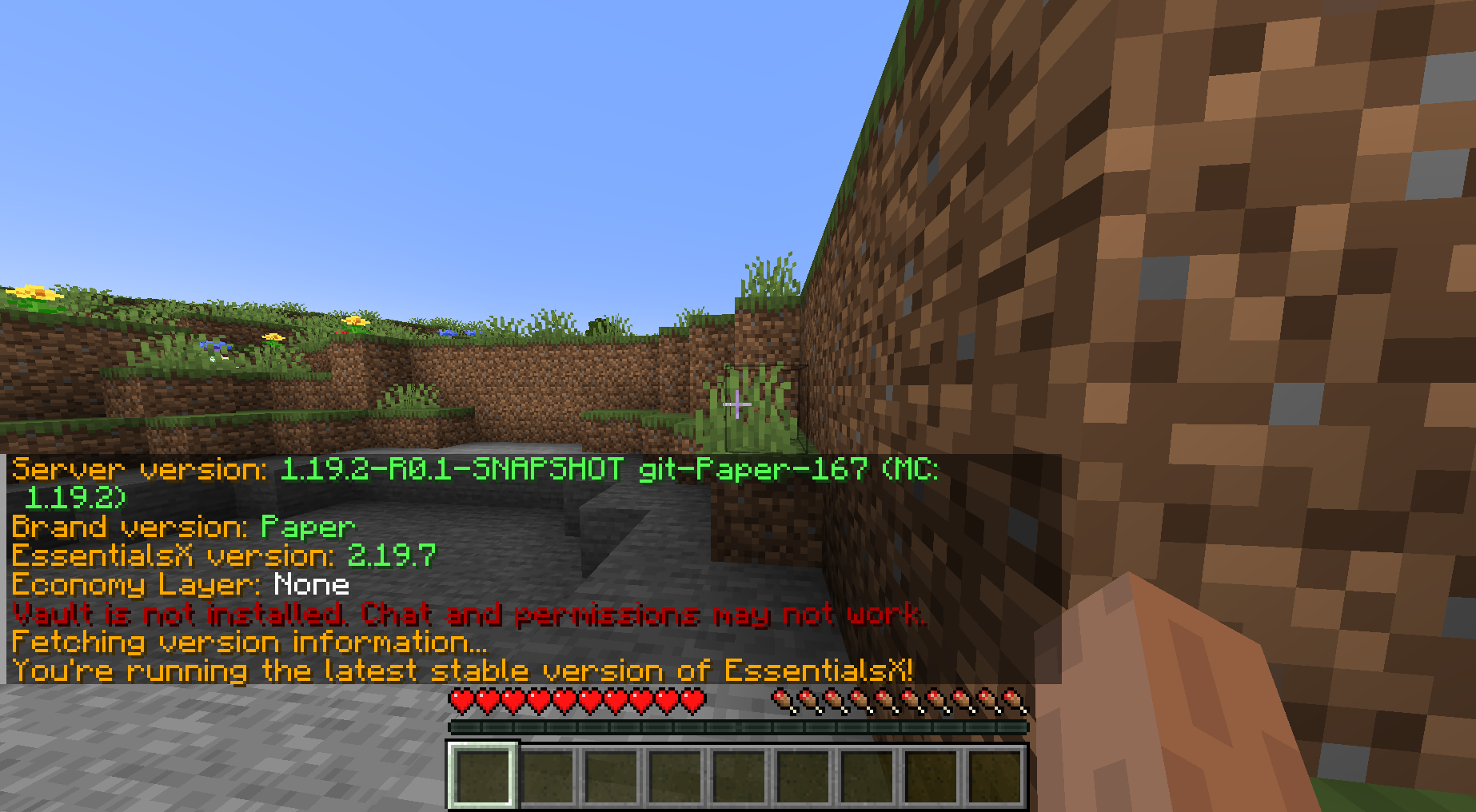Click the EssentialsX version chat line

(224, 555)
